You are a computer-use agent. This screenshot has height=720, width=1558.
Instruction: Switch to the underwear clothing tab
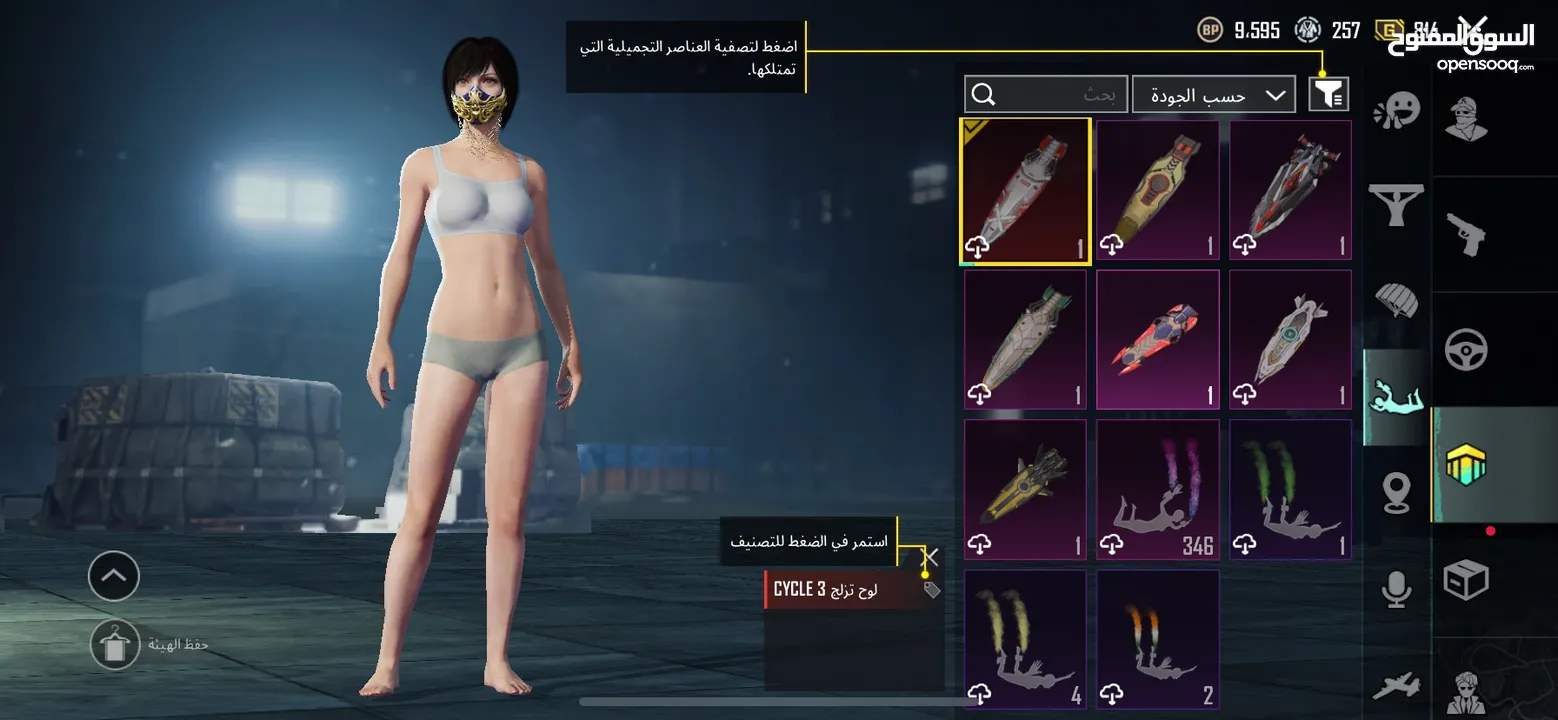click(1397, 205)
